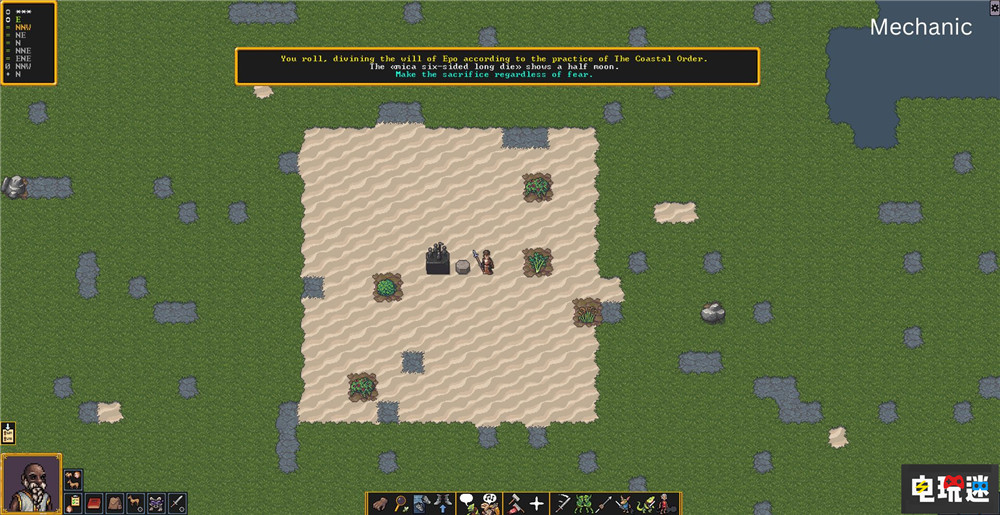Activate the magnifying glass look tool
Viewport: 1000px width, 515px height.
(x=400, y=503)
